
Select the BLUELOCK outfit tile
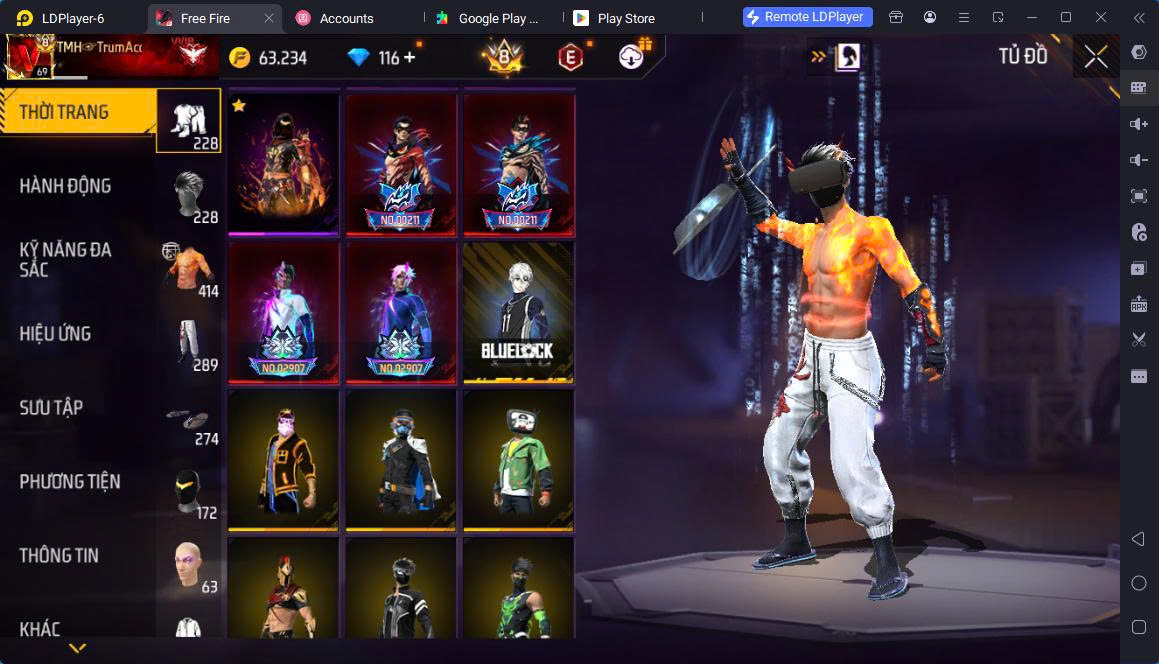[x=518, y=312]
